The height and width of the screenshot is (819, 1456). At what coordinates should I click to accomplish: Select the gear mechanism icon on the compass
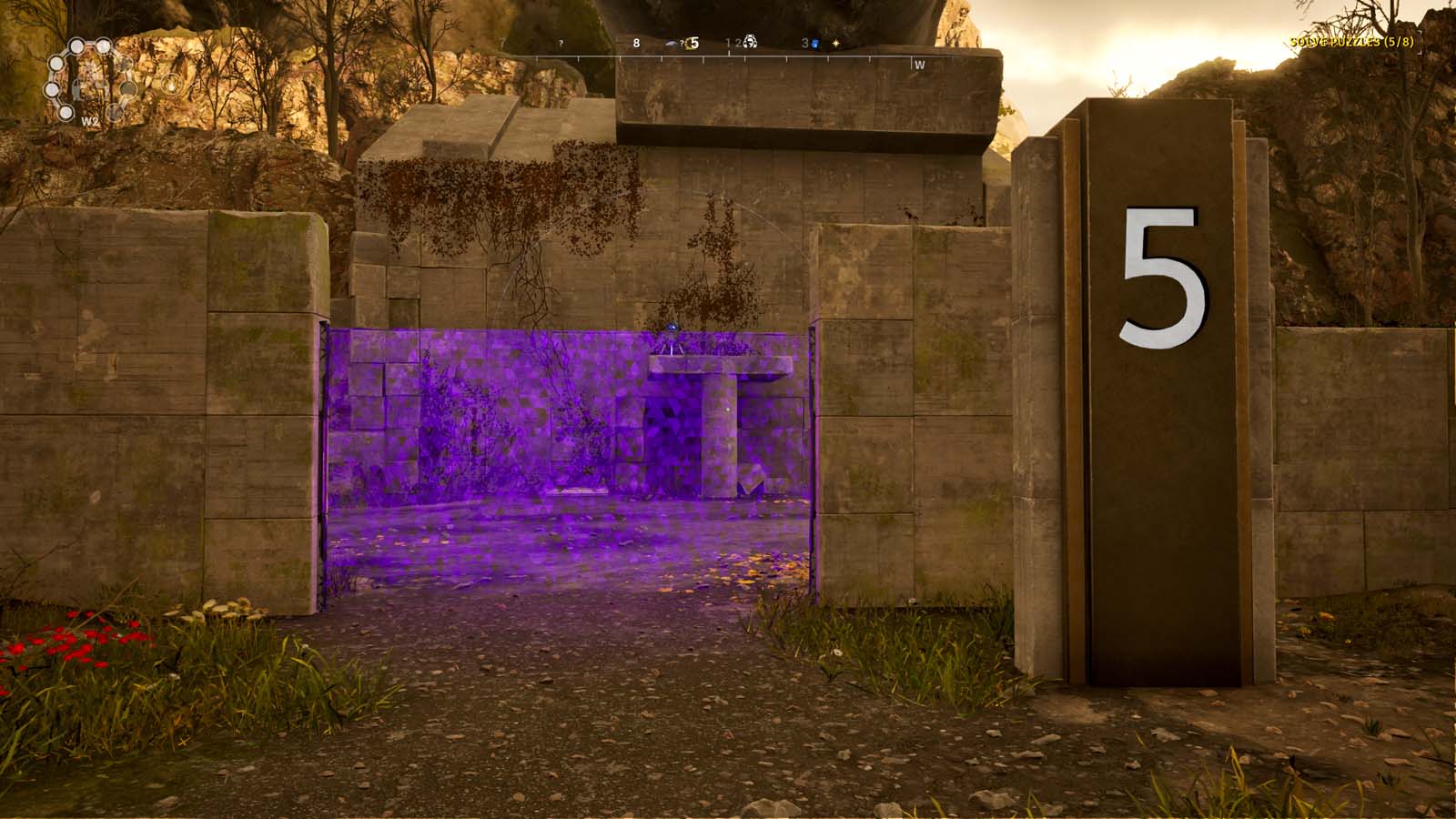[750, 44]
